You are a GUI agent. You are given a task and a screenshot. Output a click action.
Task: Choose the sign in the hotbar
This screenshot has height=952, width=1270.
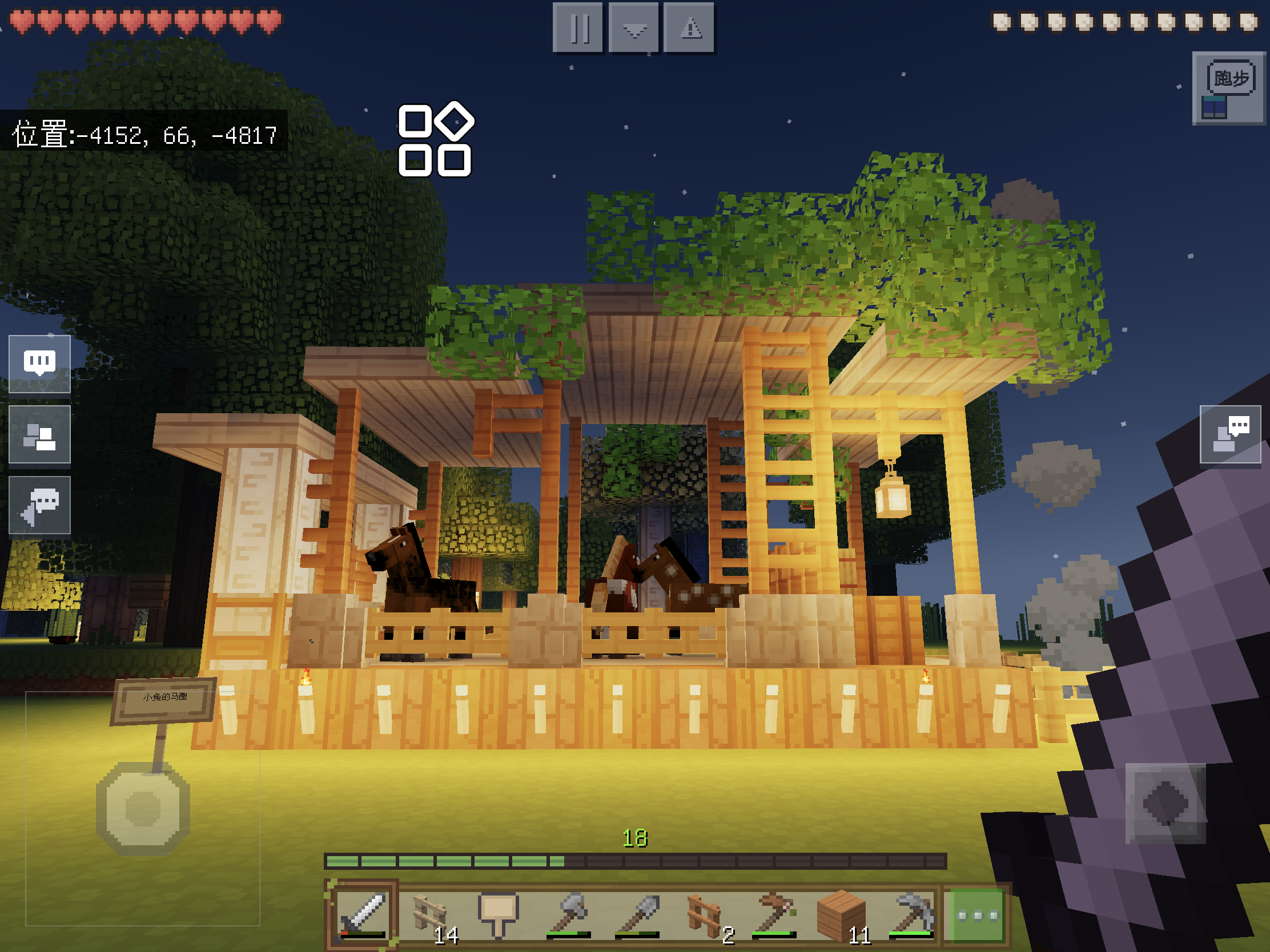[x=499, y=915]
